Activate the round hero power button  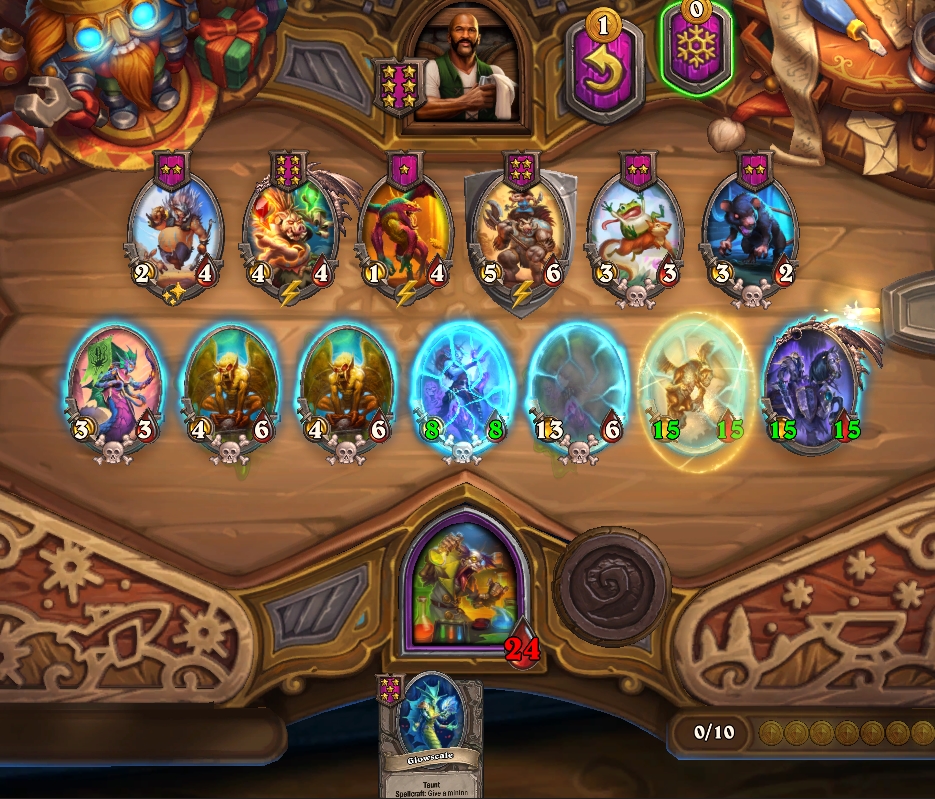pyautogui.click(x=611, y=584)
